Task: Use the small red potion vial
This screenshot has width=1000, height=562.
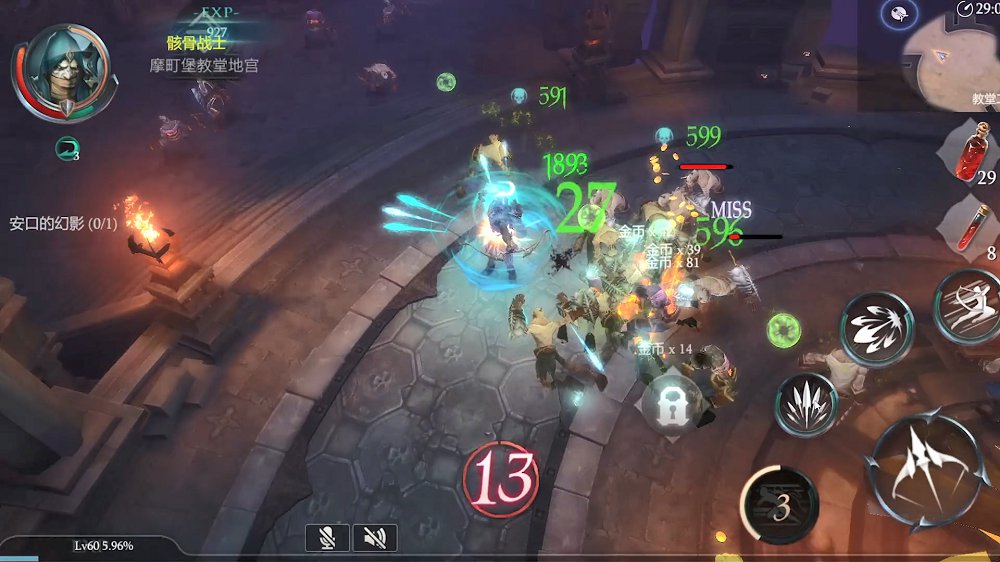Action: [x=974, y=226]
